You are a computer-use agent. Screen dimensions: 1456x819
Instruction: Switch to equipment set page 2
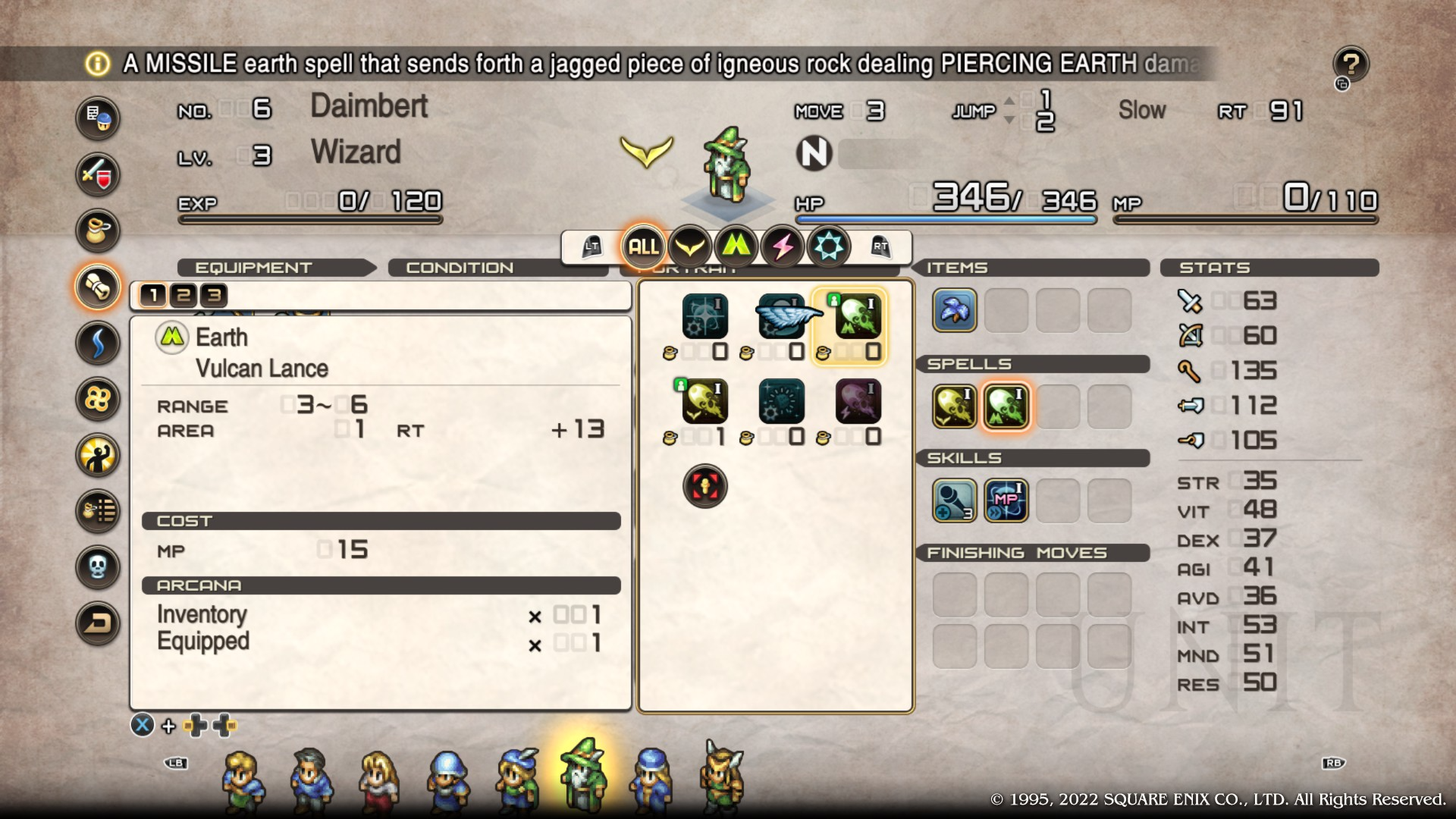coord(184,295)
